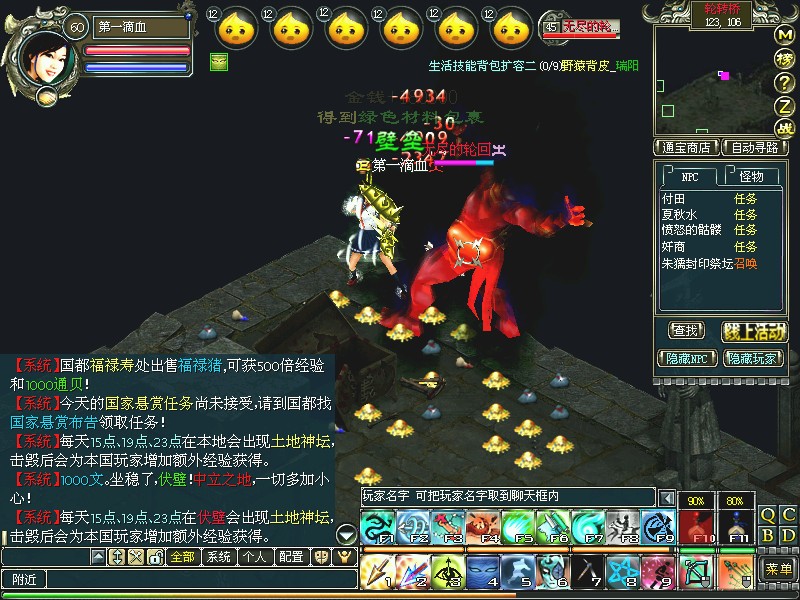Toggle 隐藏NPC to hide NPCs
Screen dimensions: 800x600
point(688,357)
